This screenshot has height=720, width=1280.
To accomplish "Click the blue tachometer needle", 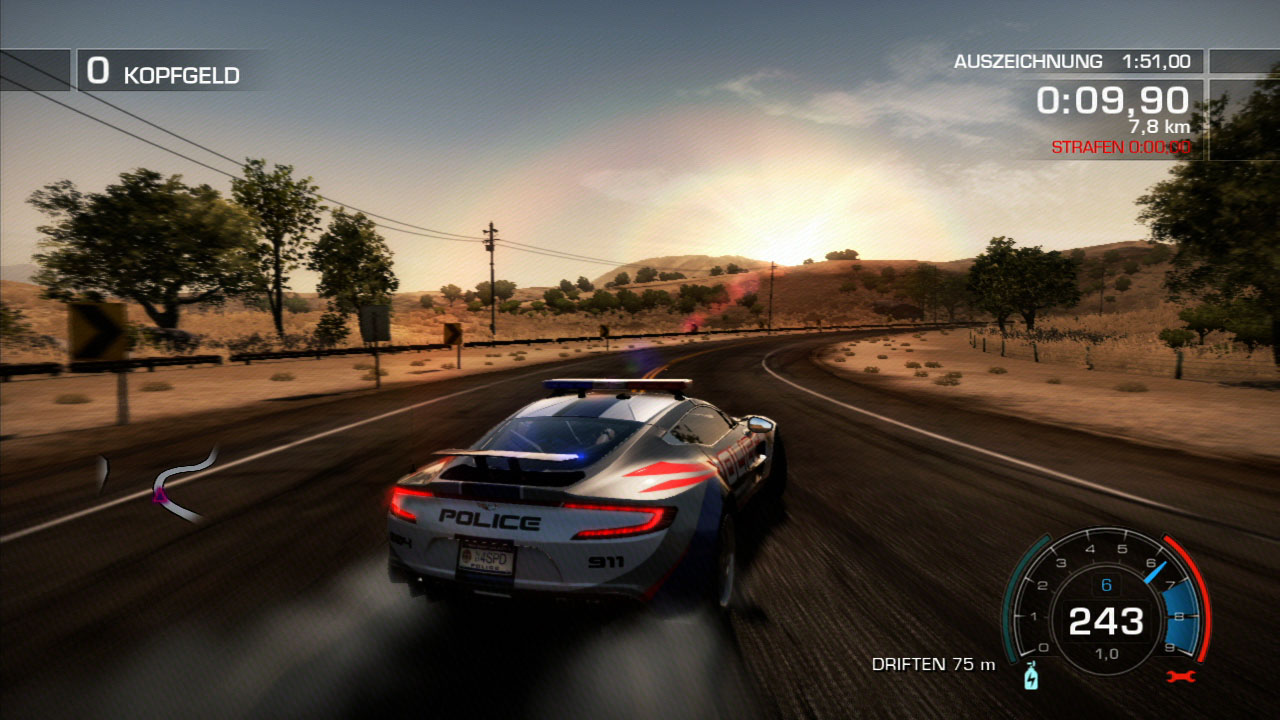I will point(1155,570).
